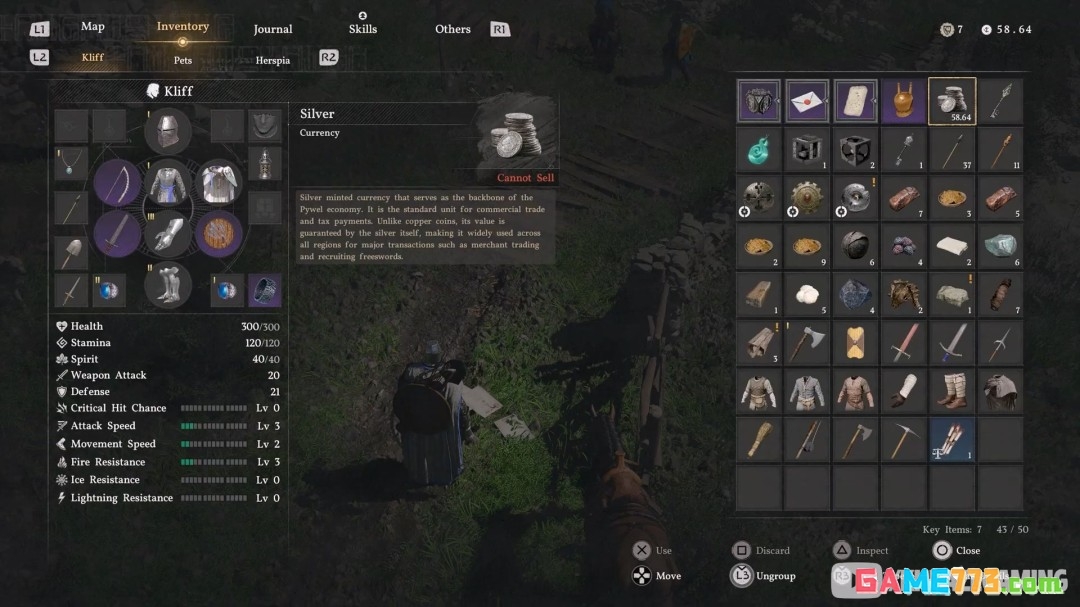Image resolution: width=1080 pixels, height=607 pixels.
Task: Select the teal spiral charm item
Action: [758, 150]
